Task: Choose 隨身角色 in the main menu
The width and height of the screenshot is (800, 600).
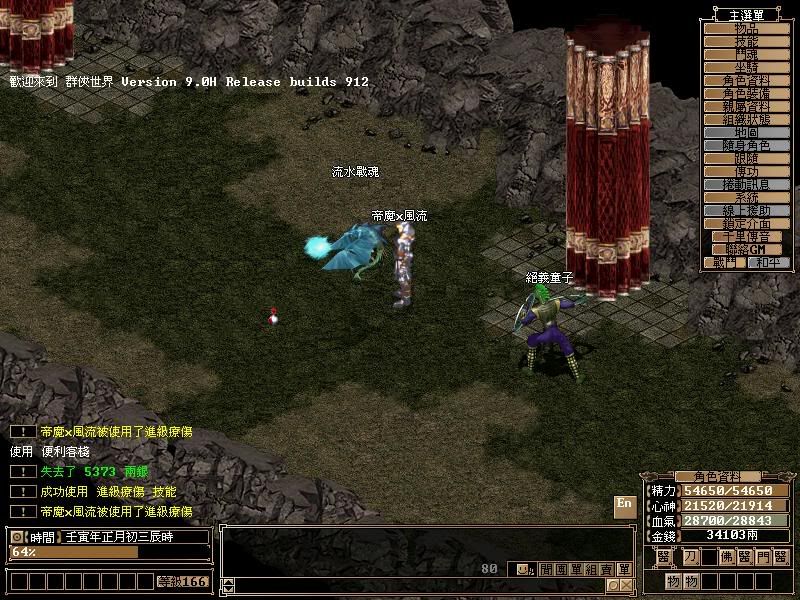Action: (746, 146)
